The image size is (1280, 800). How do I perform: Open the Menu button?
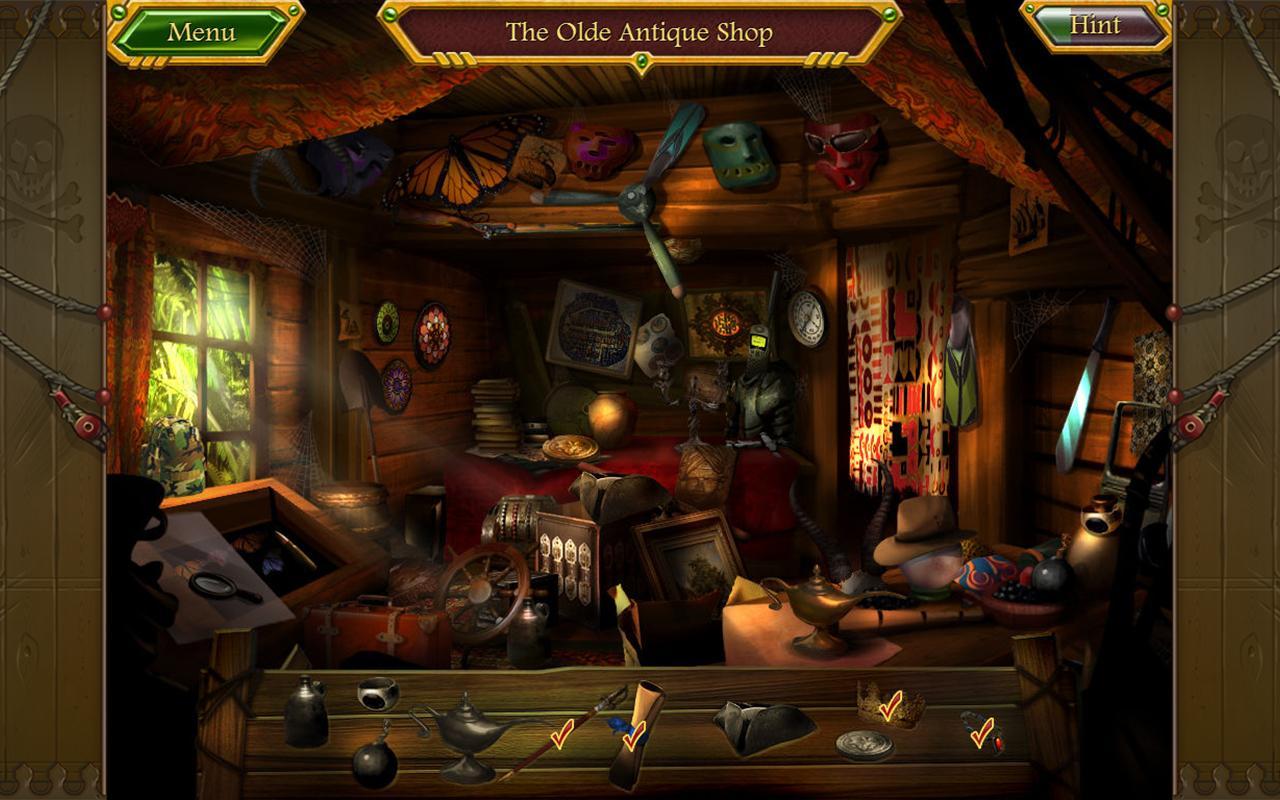coord(202,32)
